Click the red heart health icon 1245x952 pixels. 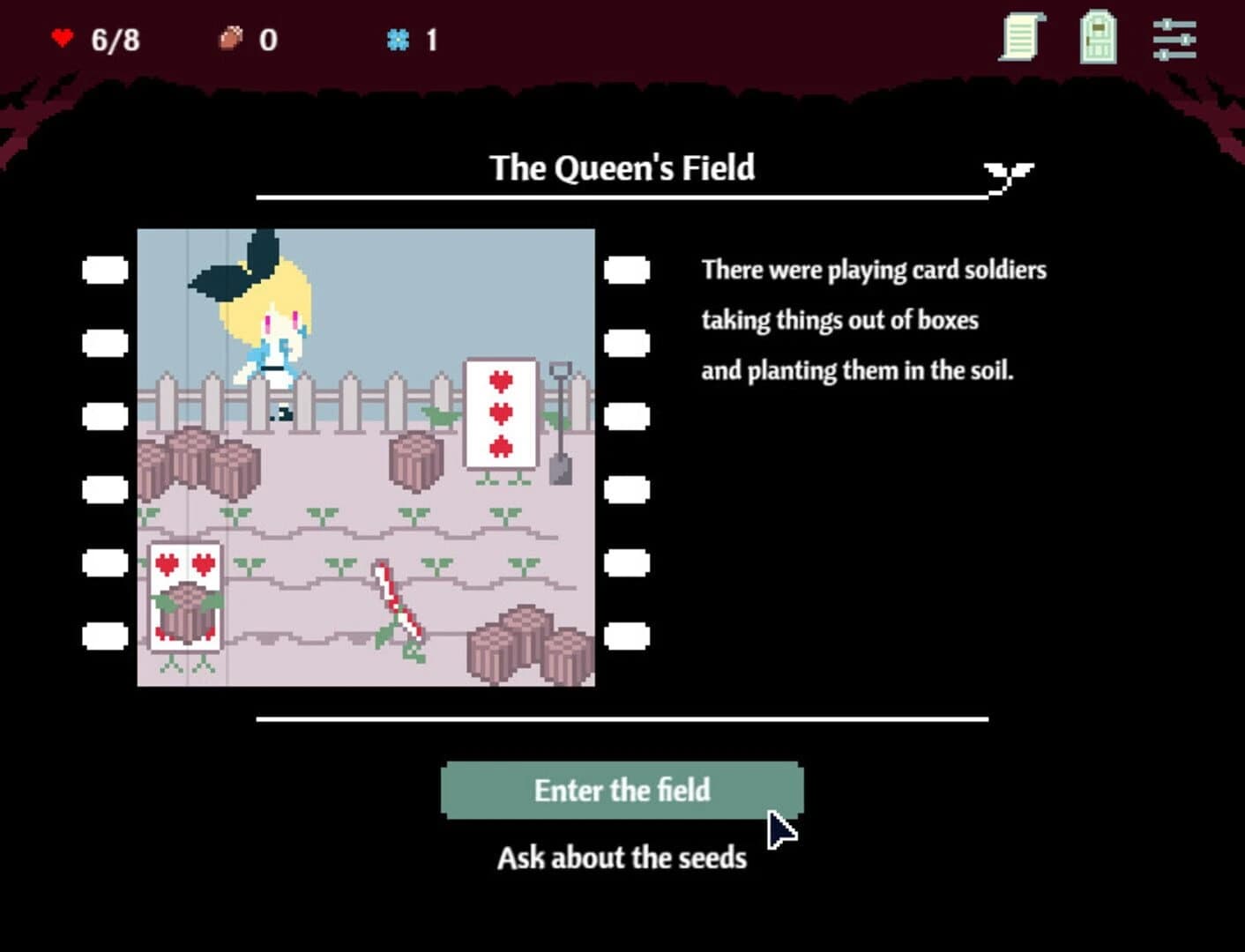[63, 38]
